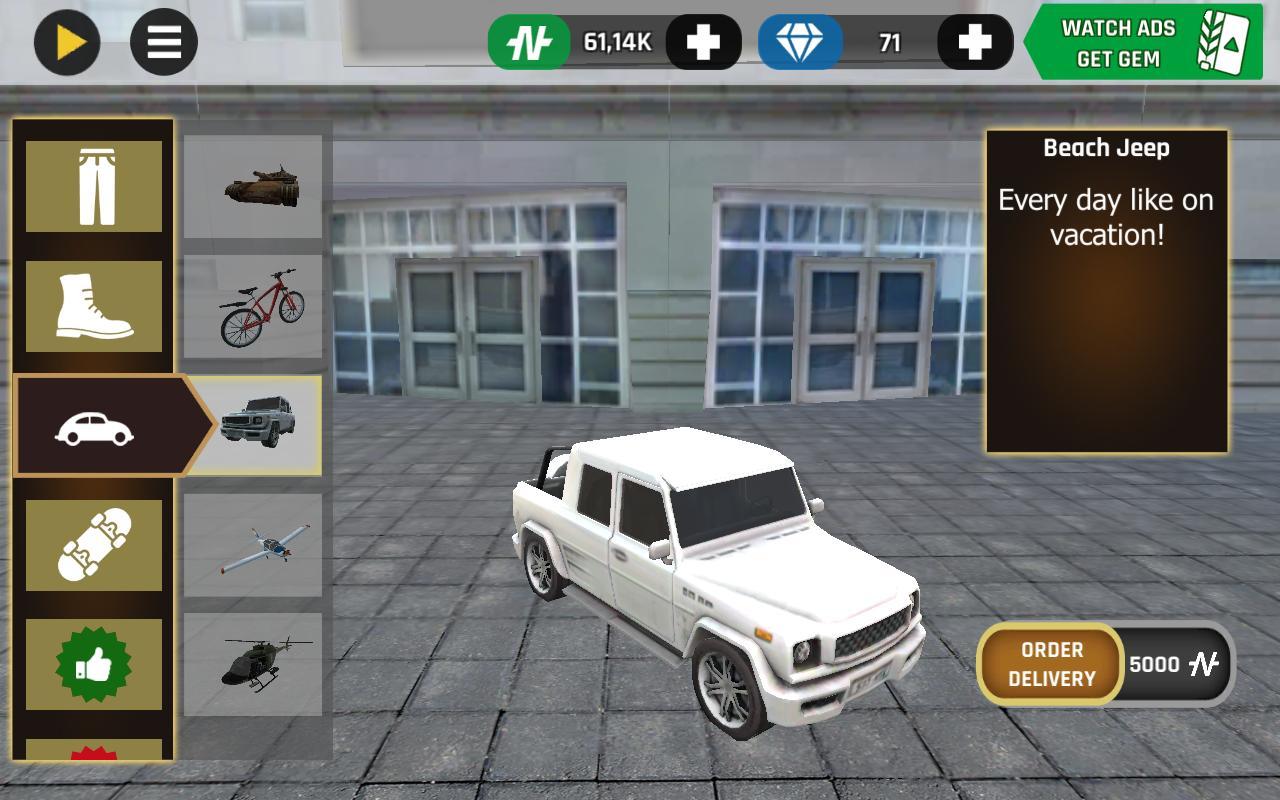Viewport: 1280px width, 800px height.
Task: Select the helicopter thumbnail
Action: pyautogui.click(x=253, y=664)
